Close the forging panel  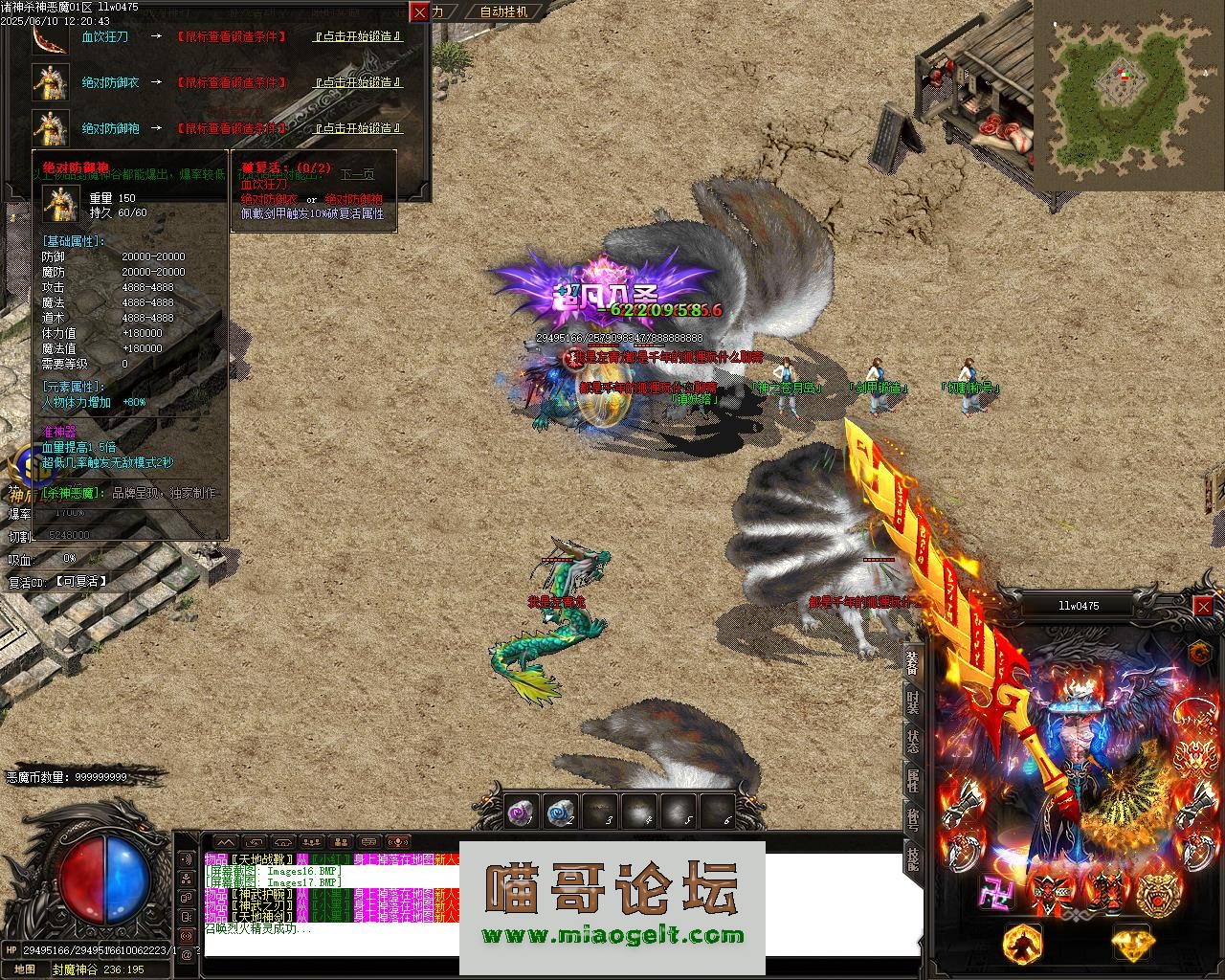(x=420, y=11)
